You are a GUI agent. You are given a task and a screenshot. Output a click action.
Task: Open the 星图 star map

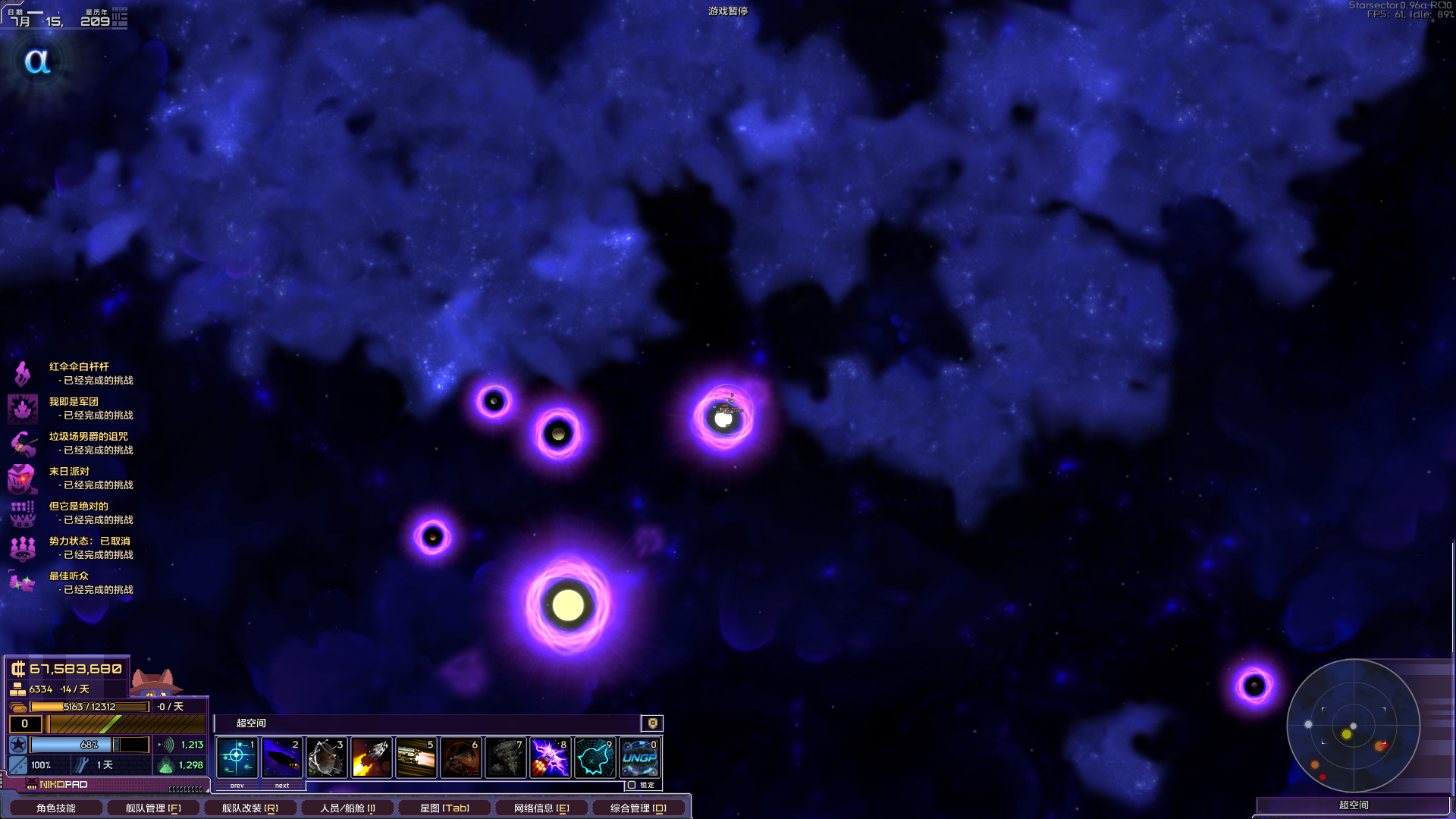click(444, 808)
